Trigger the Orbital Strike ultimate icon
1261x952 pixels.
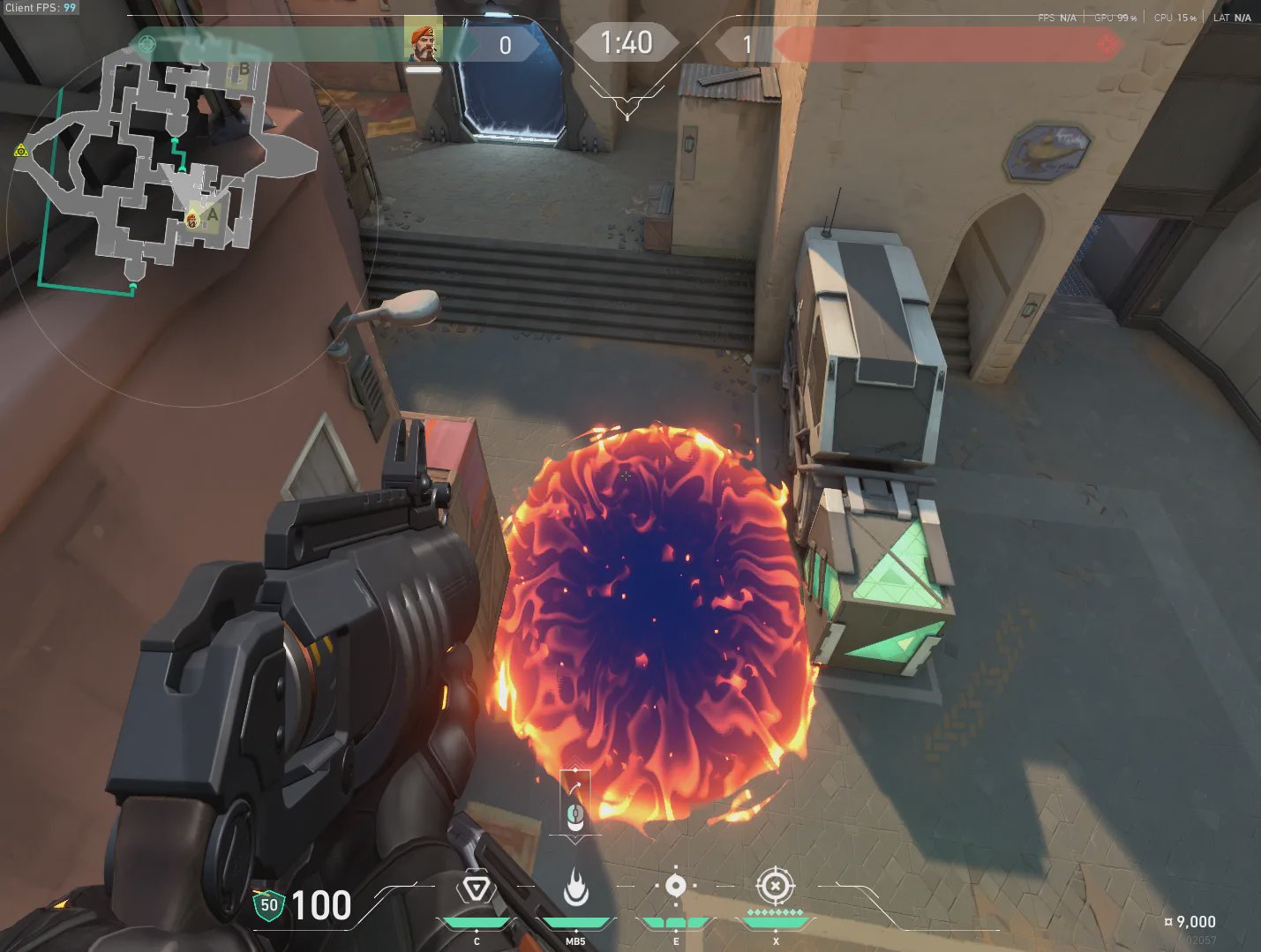click(x=775, y=885)
